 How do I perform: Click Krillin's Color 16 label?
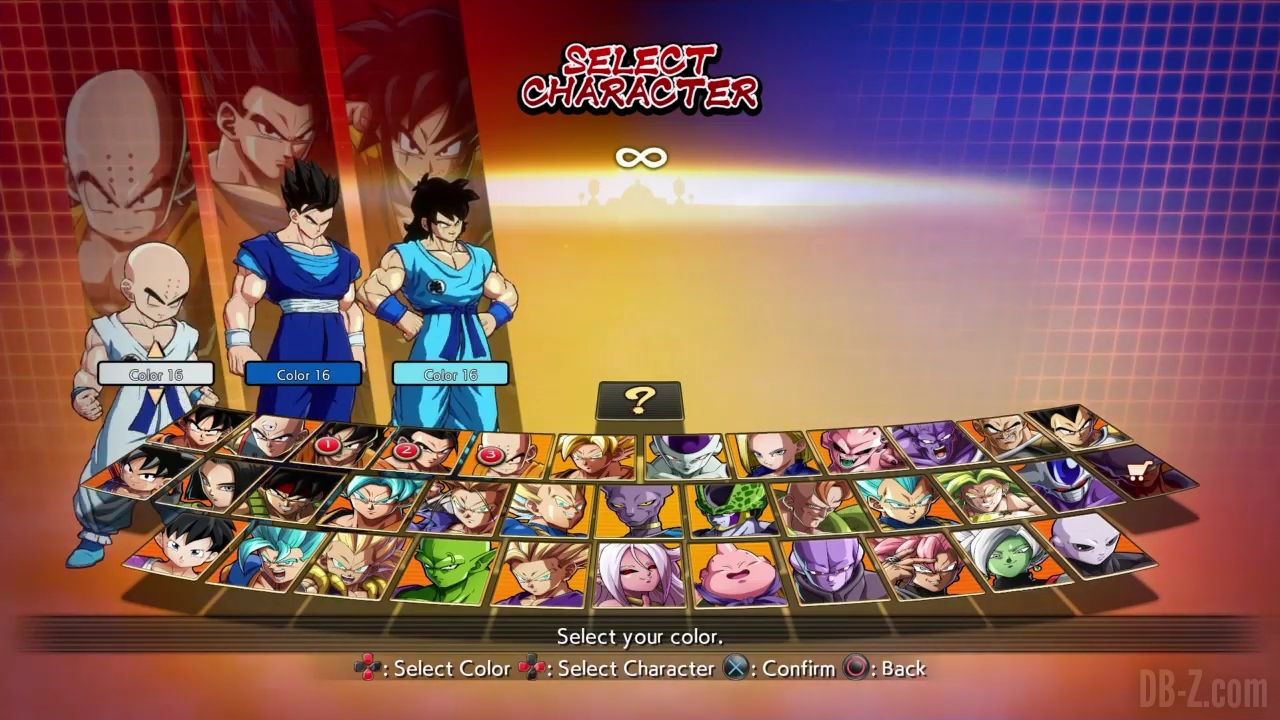tap(156, 374)
